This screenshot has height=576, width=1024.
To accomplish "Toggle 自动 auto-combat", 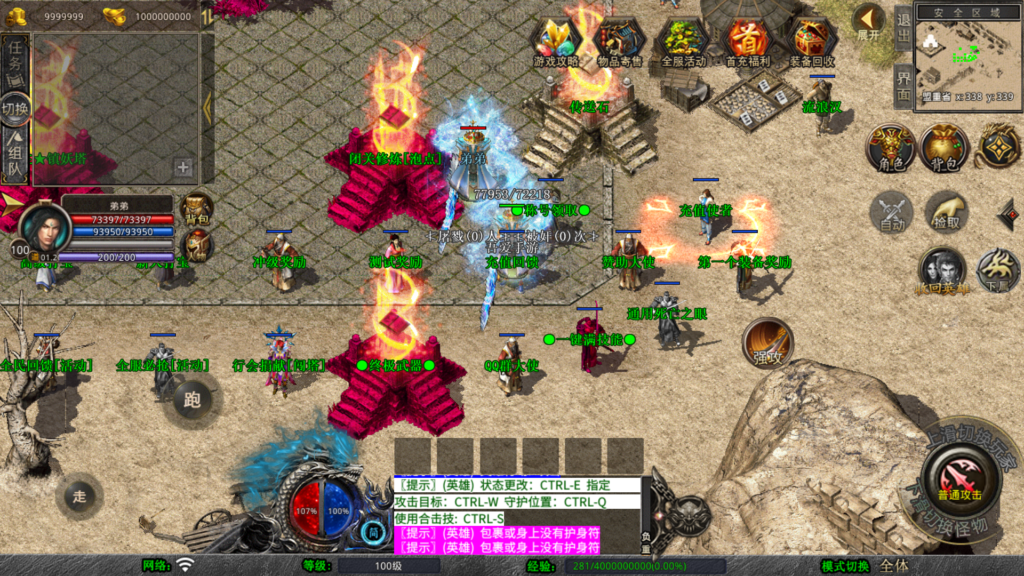I will click(x=891, y=213).
